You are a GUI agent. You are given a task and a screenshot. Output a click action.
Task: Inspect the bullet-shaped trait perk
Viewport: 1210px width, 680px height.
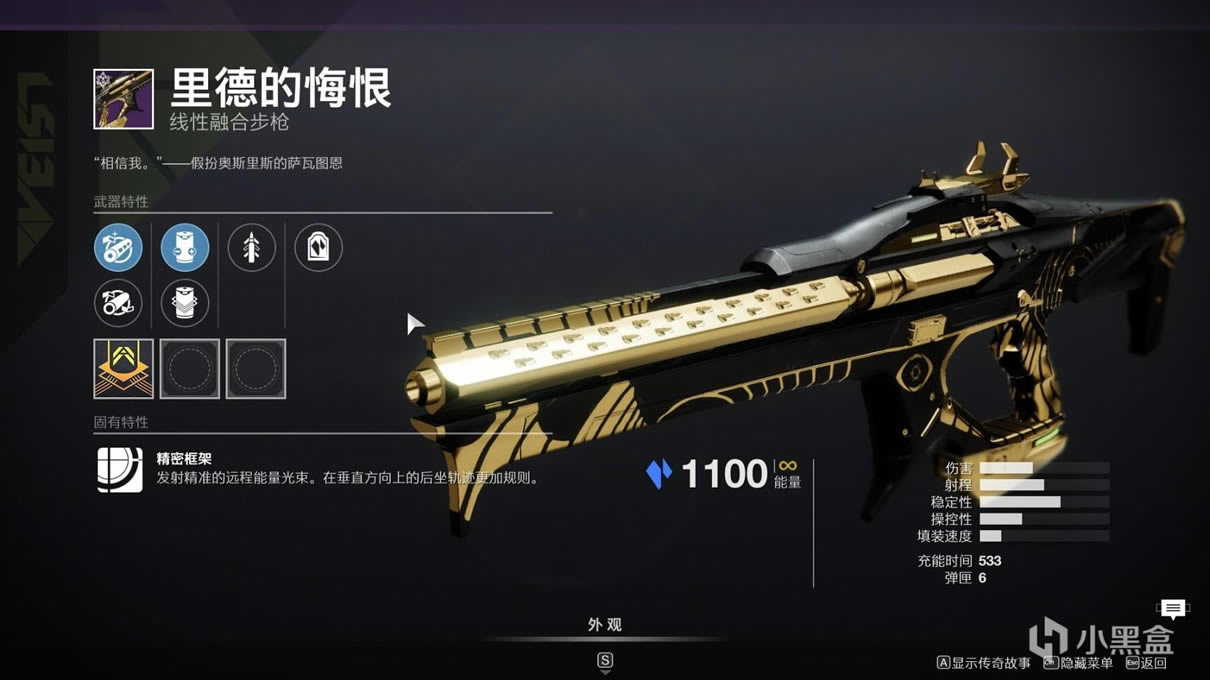251,248
